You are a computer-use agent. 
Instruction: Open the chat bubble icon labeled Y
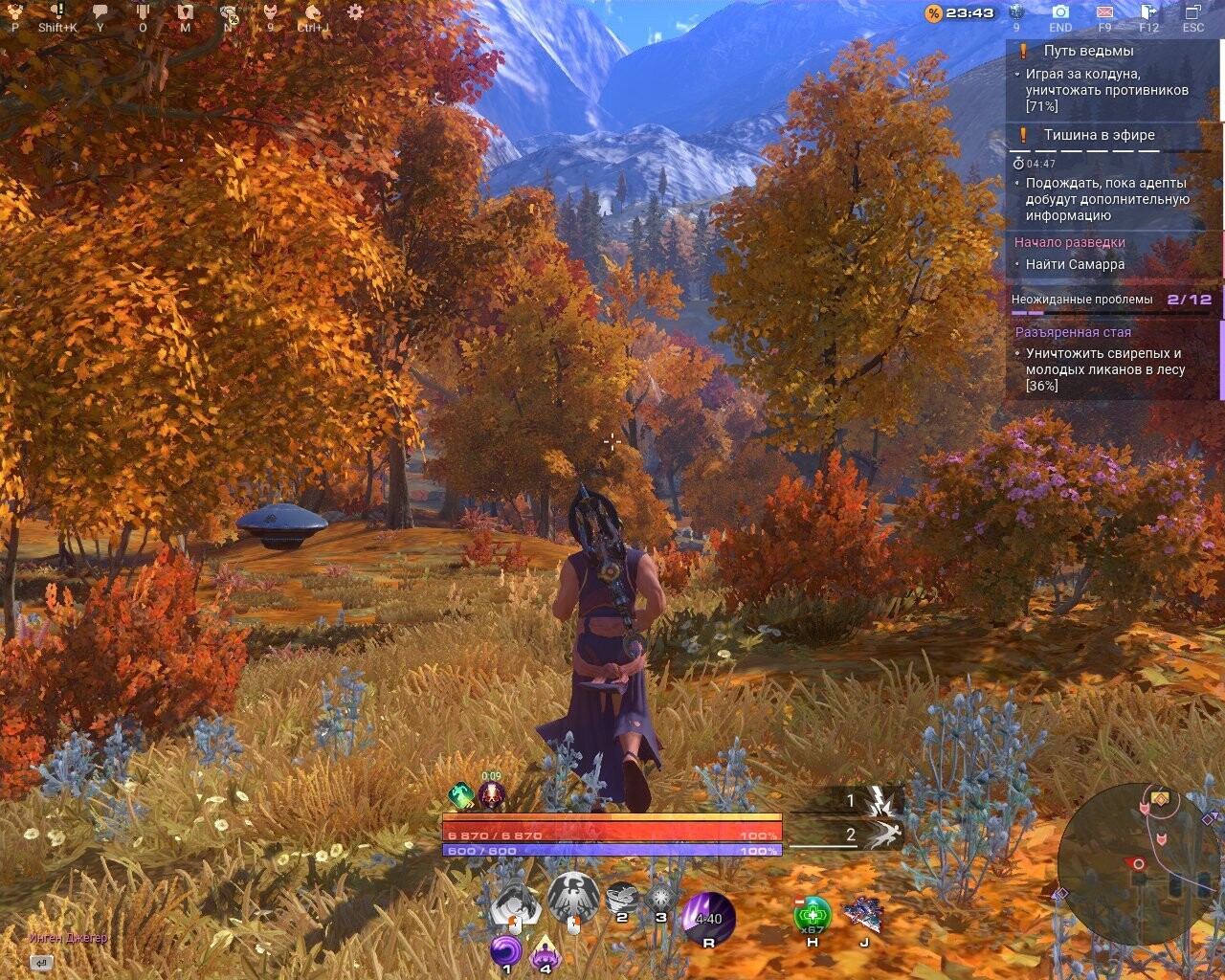coord(100,10)
